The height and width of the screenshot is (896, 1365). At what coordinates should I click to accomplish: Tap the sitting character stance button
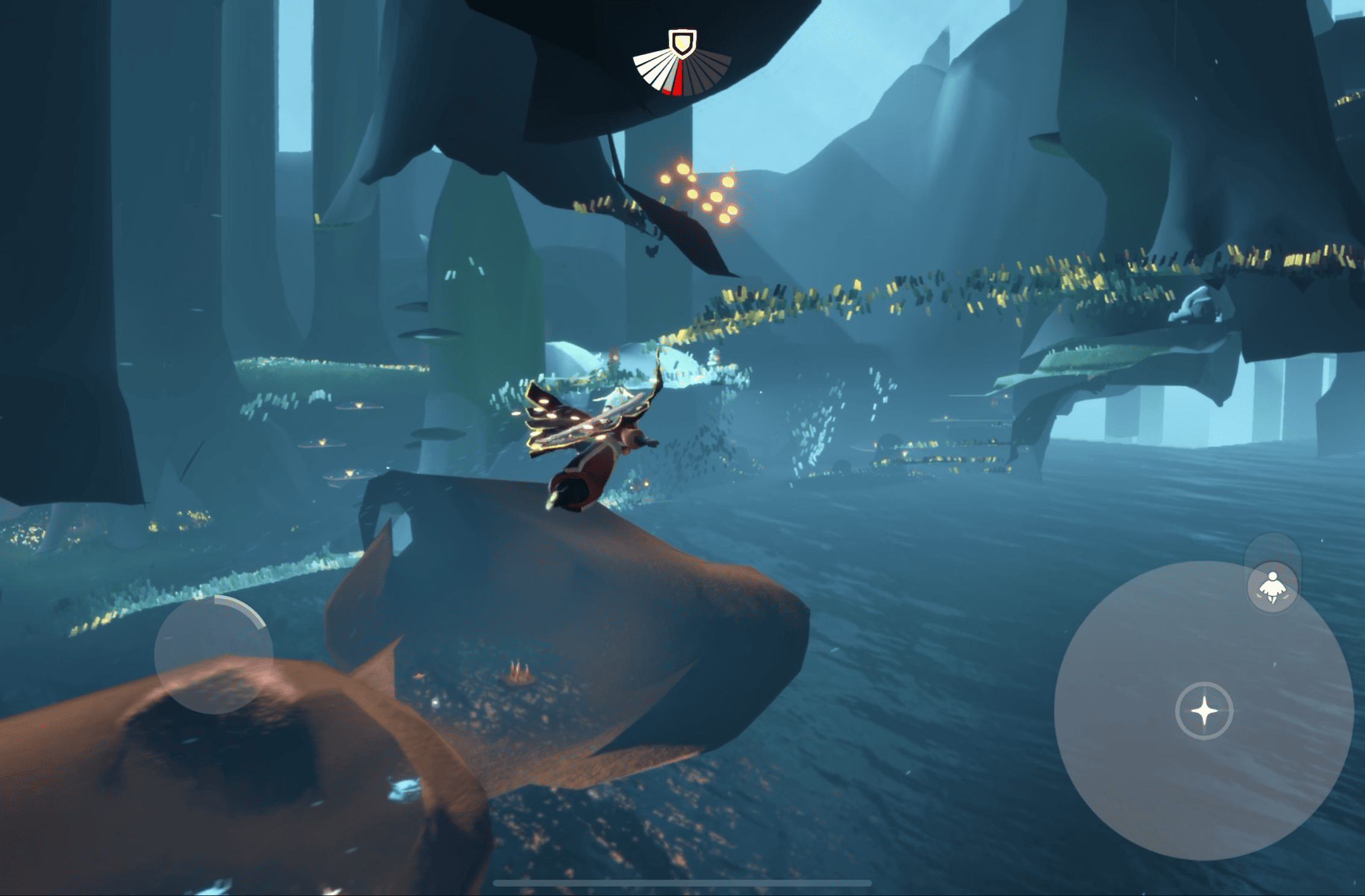[x=1272, y=588]
